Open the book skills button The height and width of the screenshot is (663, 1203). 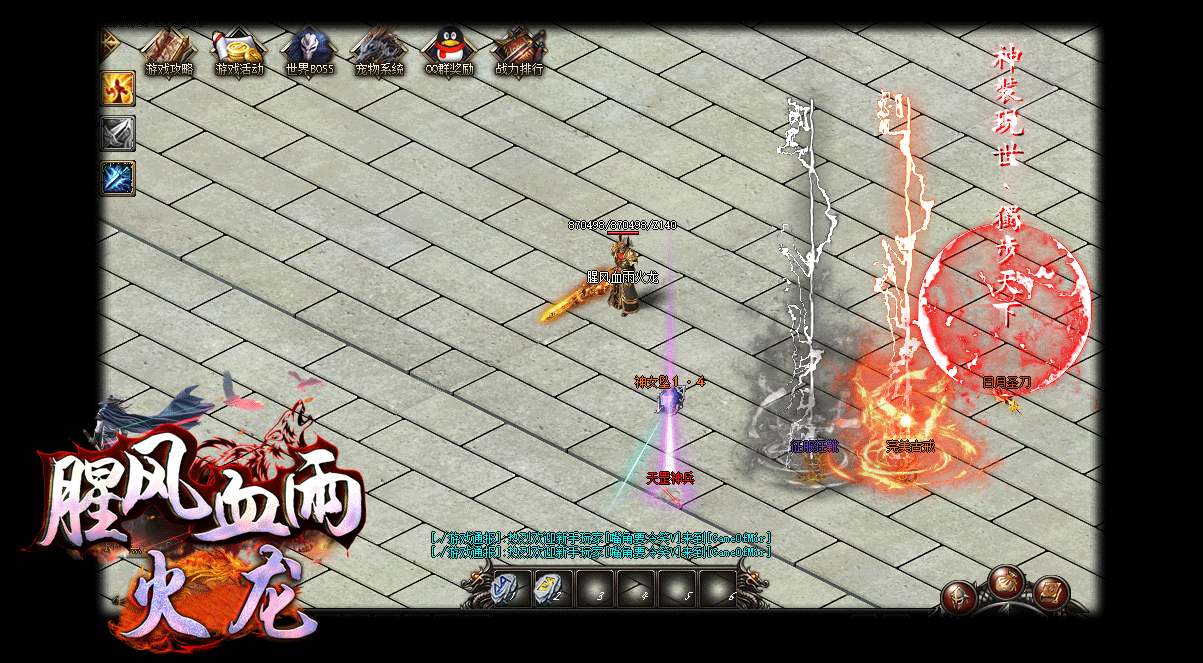click(1051, 592)
